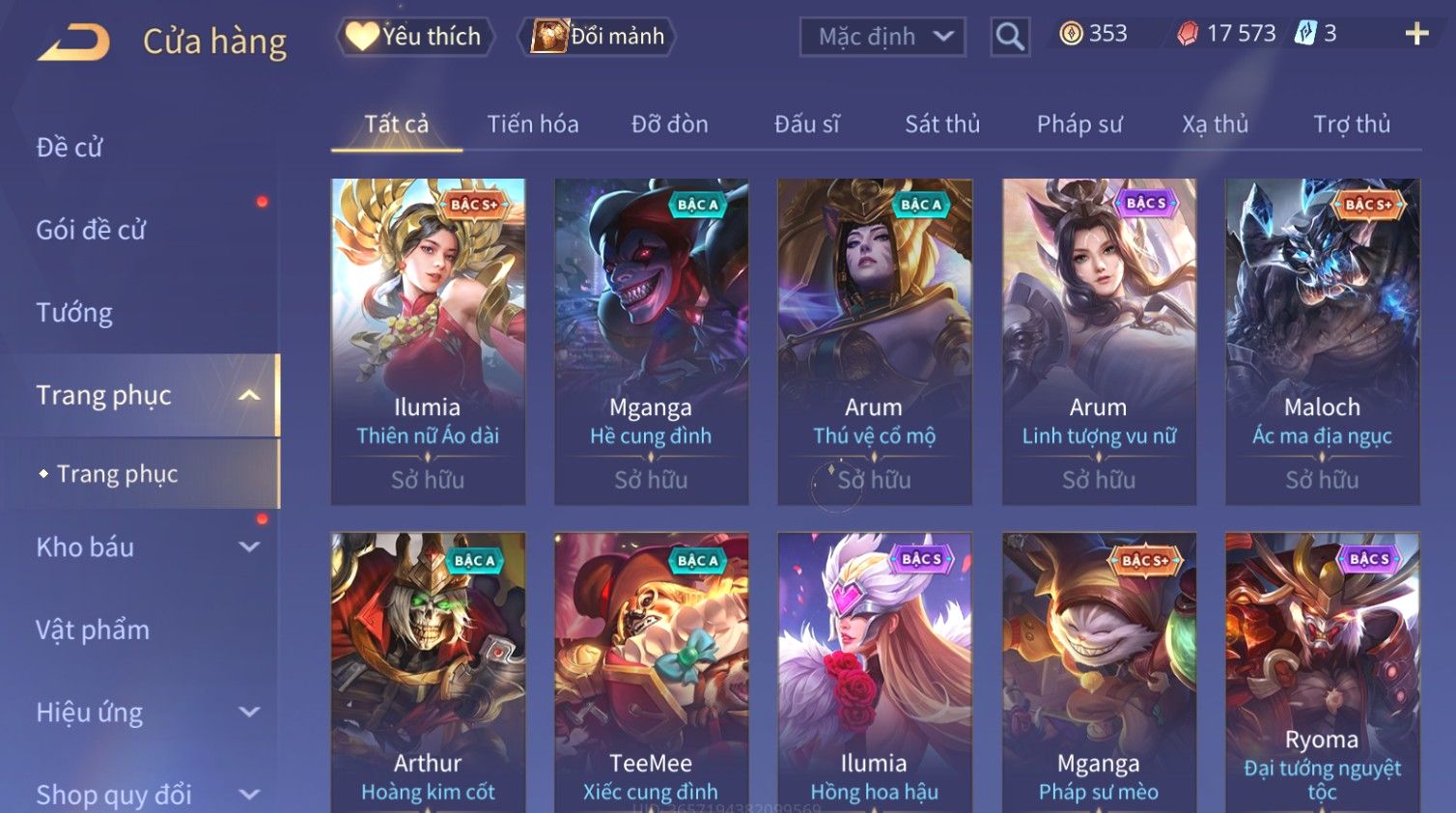Open the Yêu thích favorites list
The width and height of the screenshot is (1456, 813).
[x=415, y=37]
